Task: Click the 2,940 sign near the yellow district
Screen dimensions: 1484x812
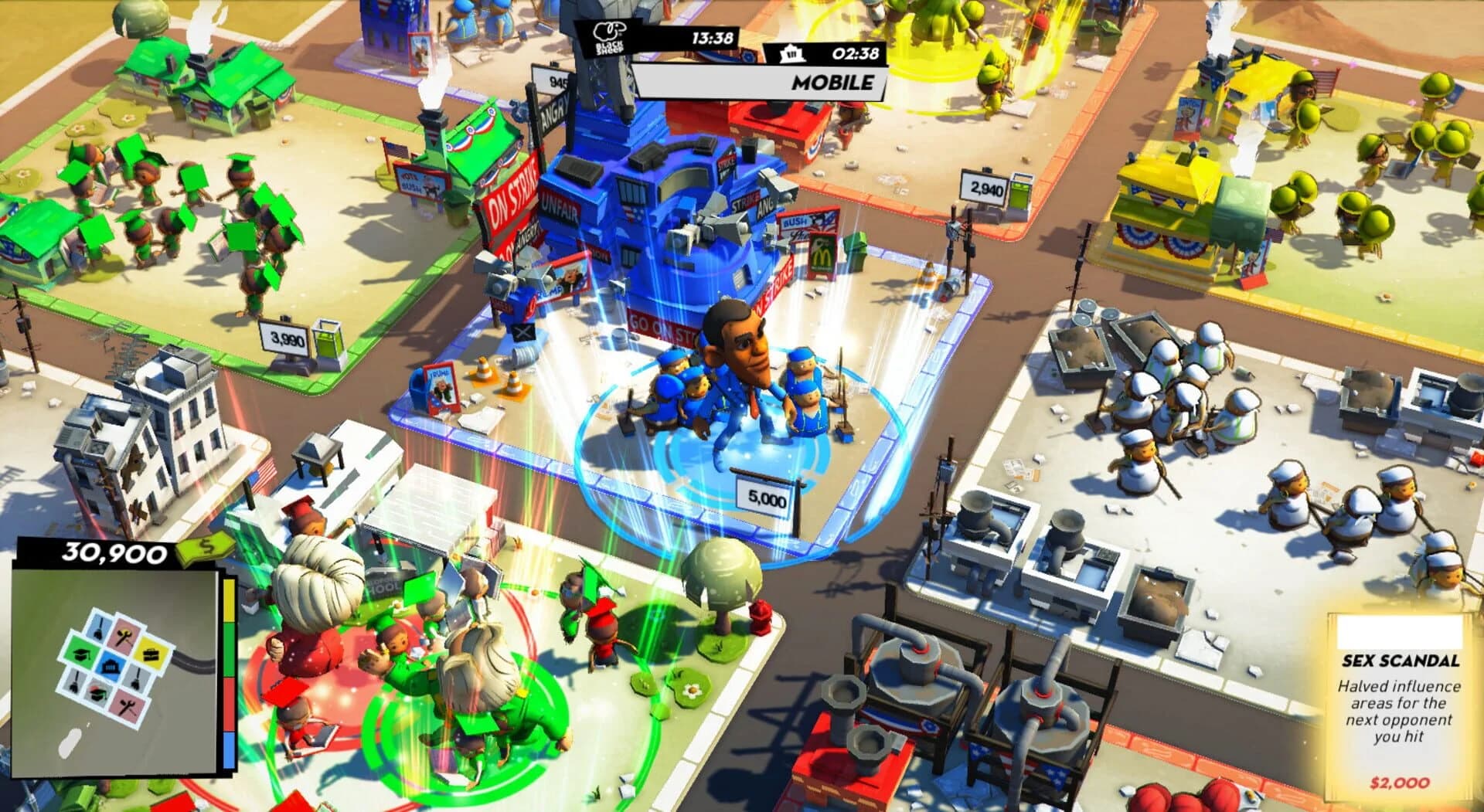Action: pos(983,186)
